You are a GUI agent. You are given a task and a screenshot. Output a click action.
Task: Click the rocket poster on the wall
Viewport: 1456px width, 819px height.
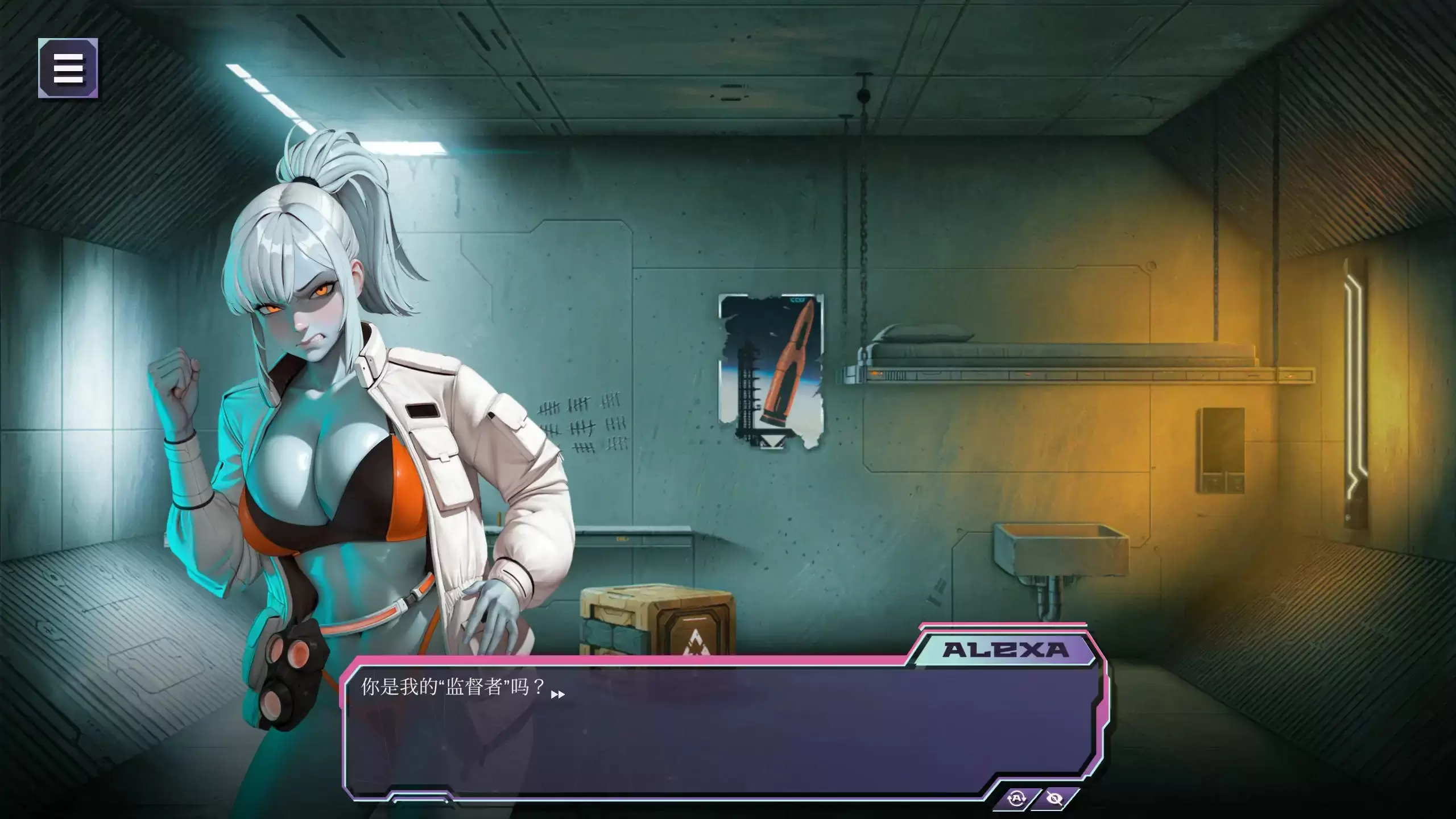[771, 370]
